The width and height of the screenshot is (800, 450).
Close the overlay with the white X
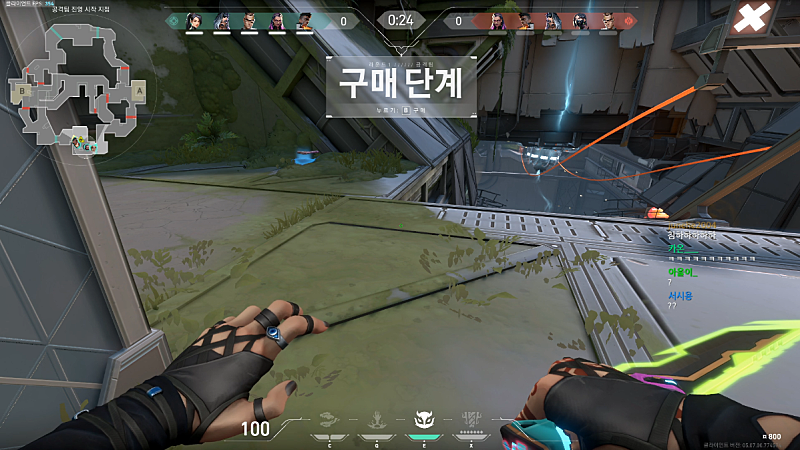(x=754, y=19)
